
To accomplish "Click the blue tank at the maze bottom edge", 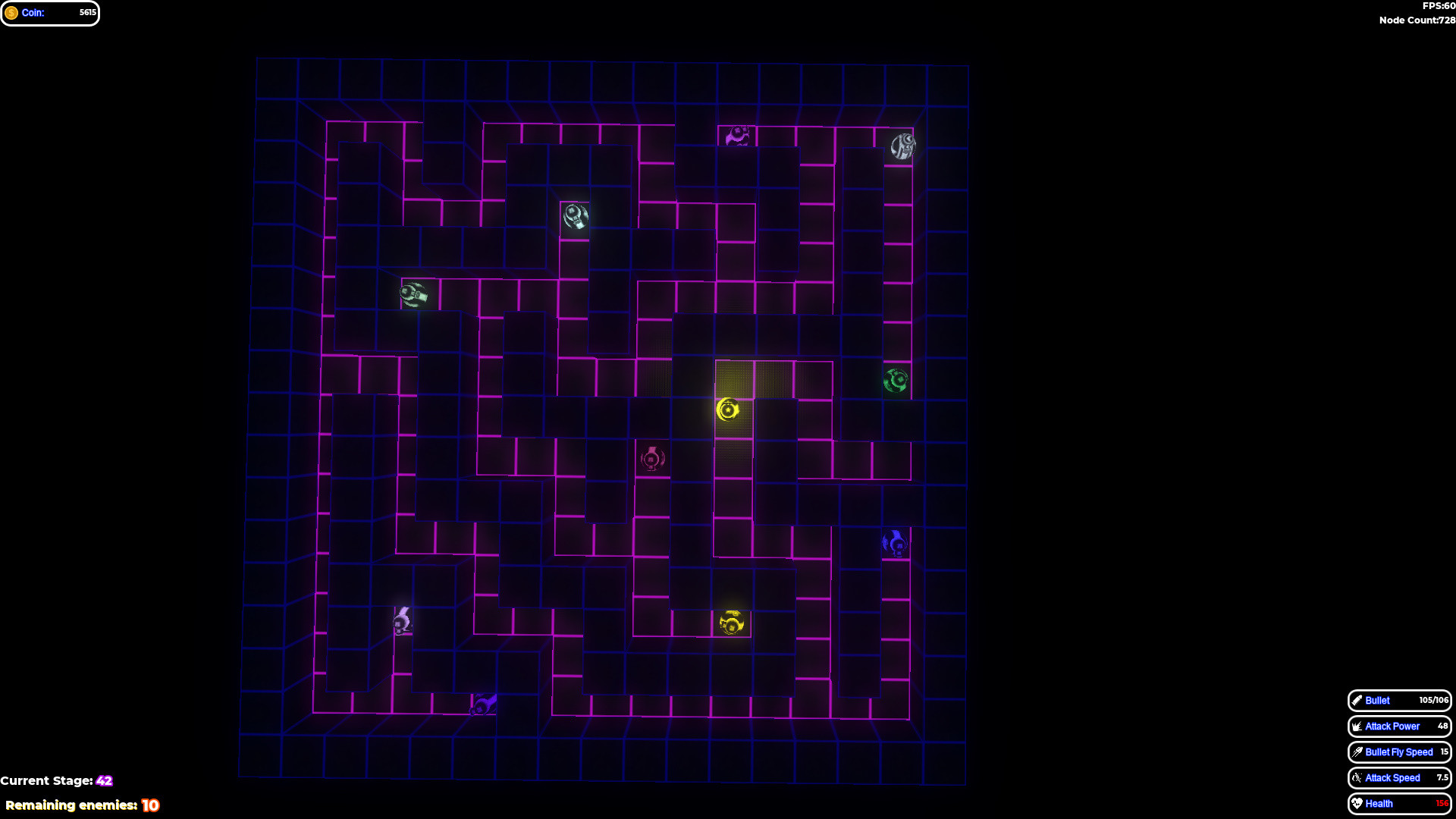I will [x=484, y=704].
